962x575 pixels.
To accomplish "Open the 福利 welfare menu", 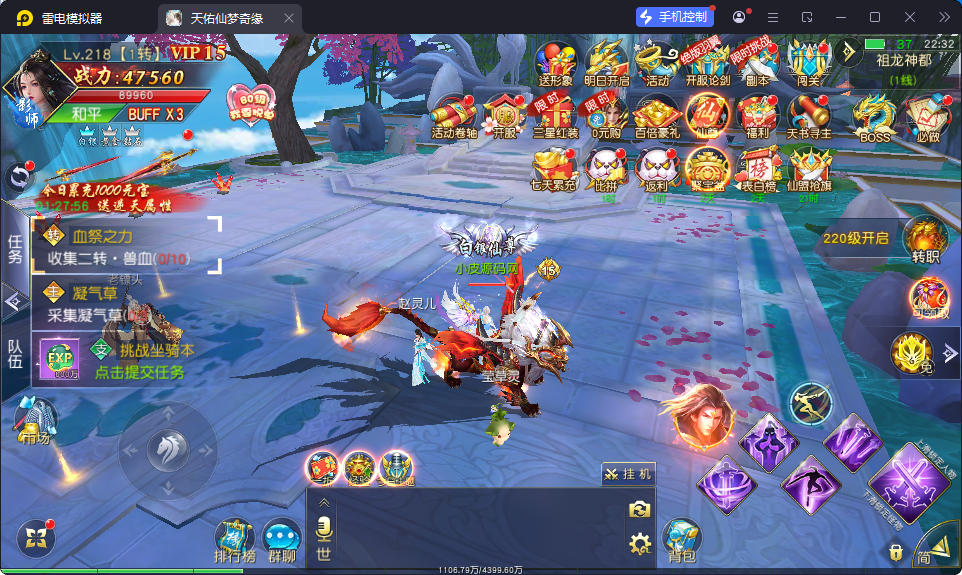I will click(x=757, y=115).
